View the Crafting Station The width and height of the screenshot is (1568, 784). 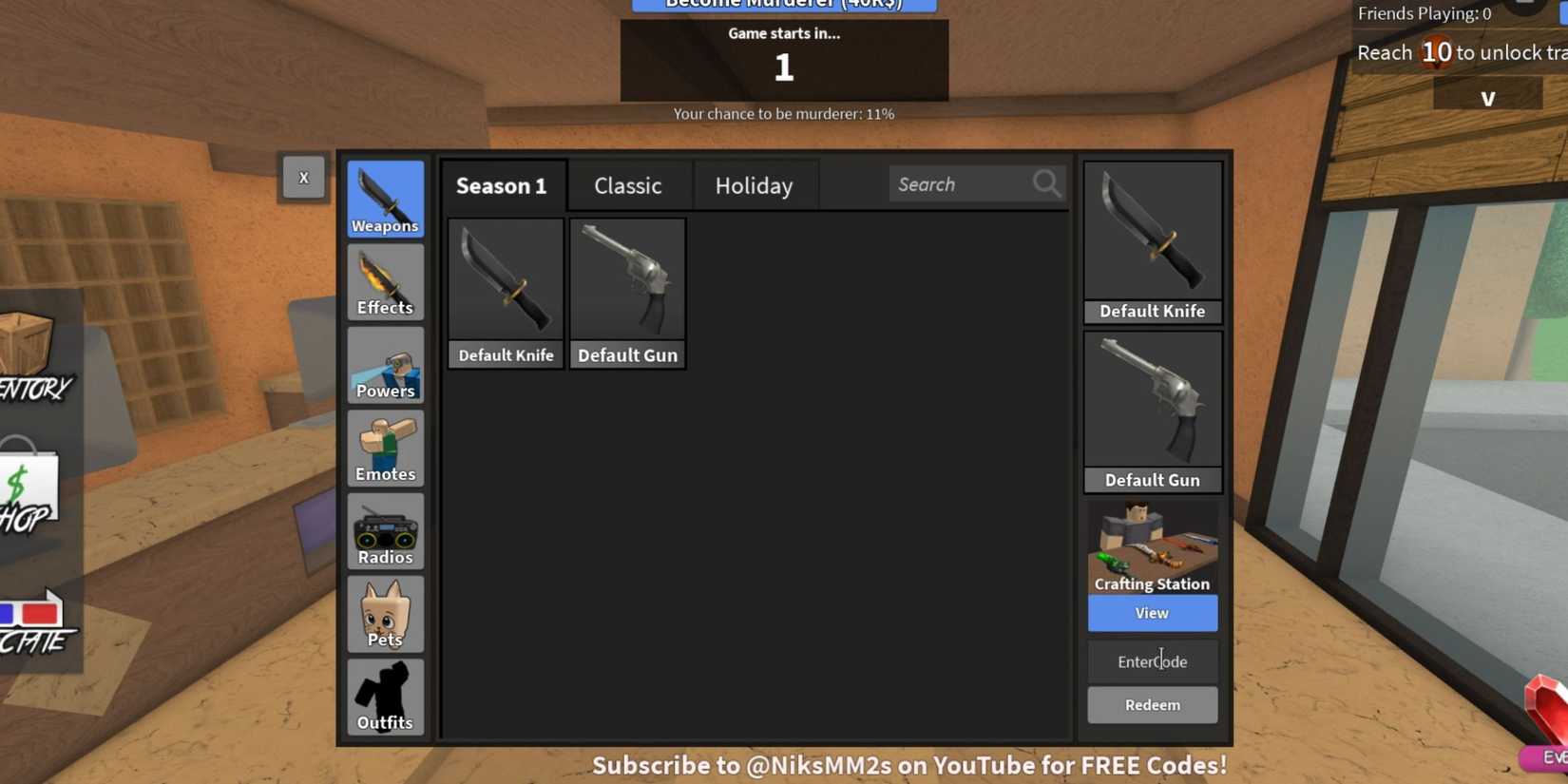tap(1152, 613)
